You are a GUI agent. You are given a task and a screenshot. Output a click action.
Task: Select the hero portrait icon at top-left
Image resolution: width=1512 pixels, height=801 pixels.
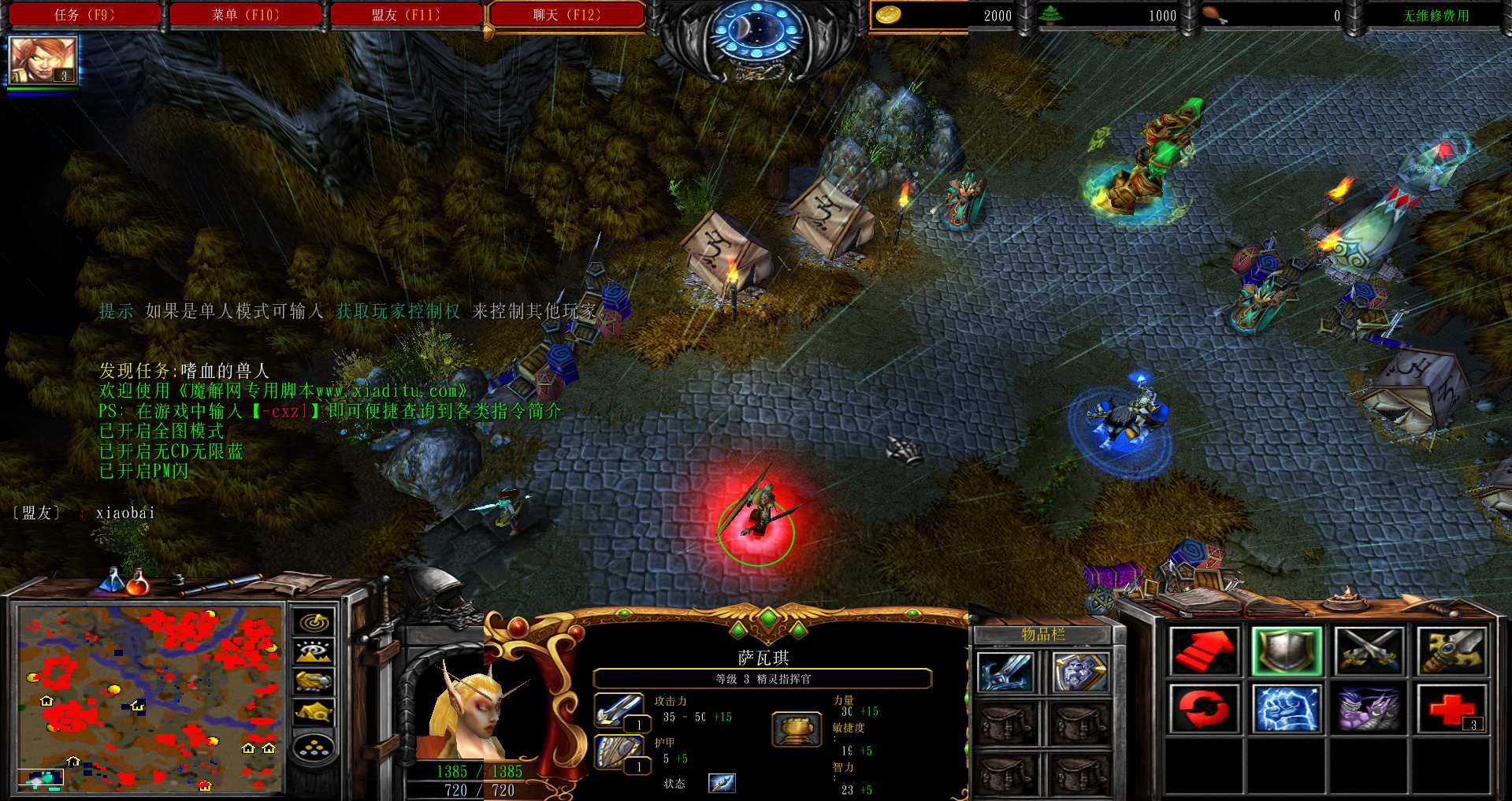tap(43, 61)
